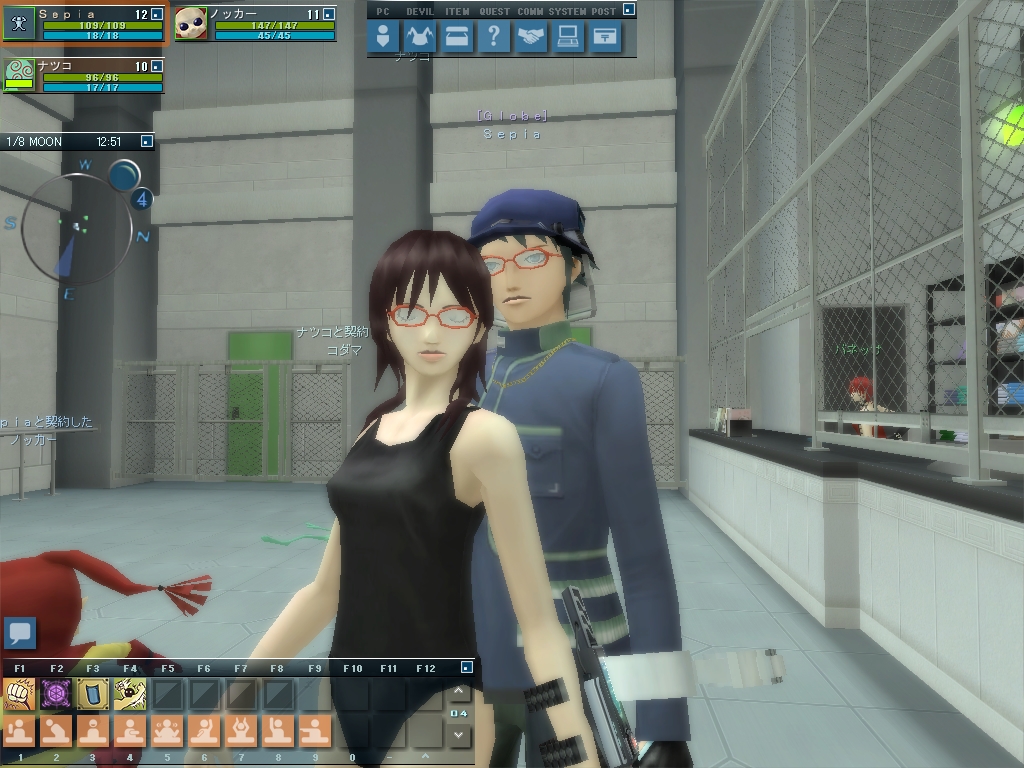Open the POST mailbox menu

coord(605,37)
